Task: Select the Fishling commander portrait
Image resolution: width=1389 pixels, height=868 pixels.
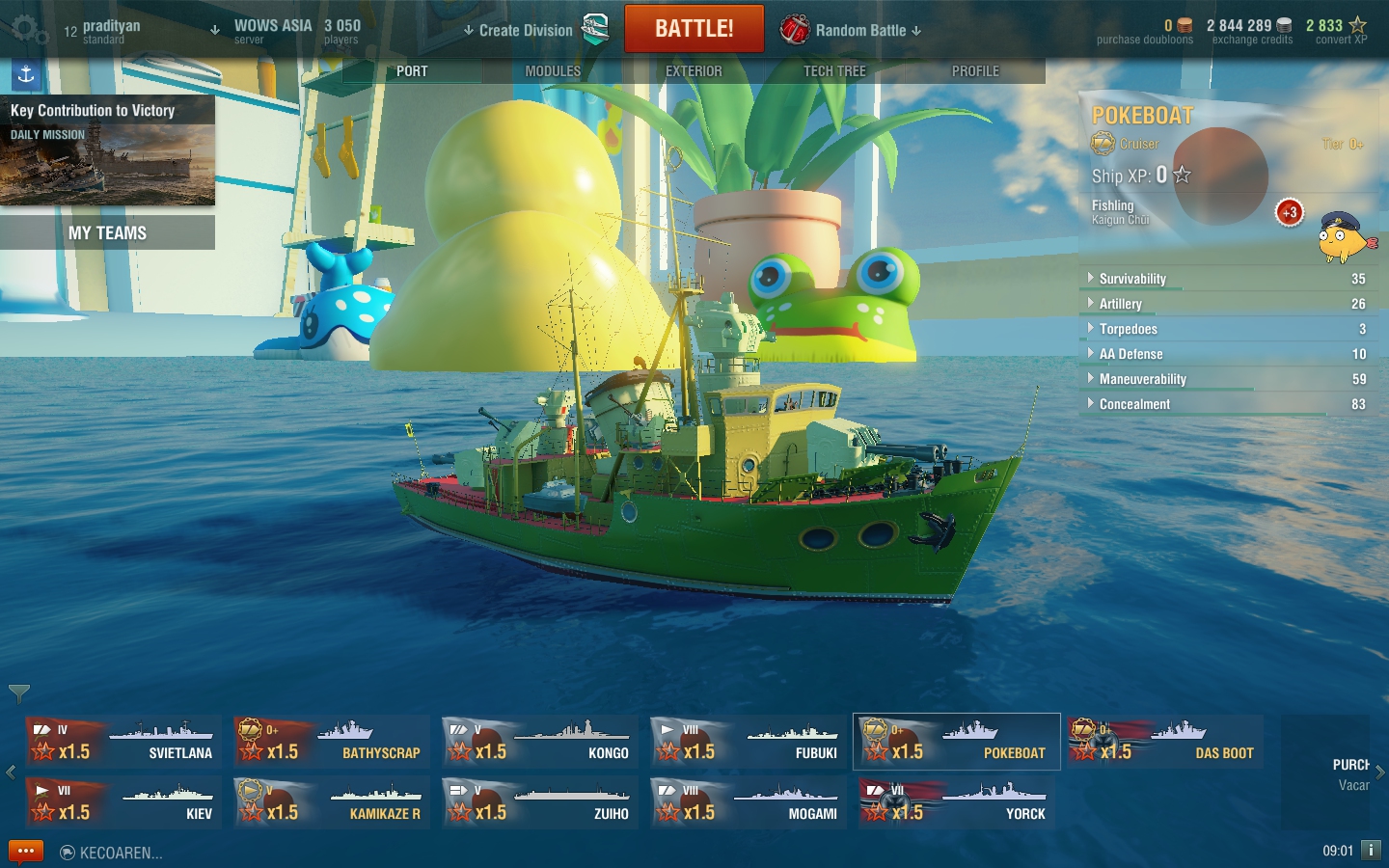Action: (x=1346, y=237)
